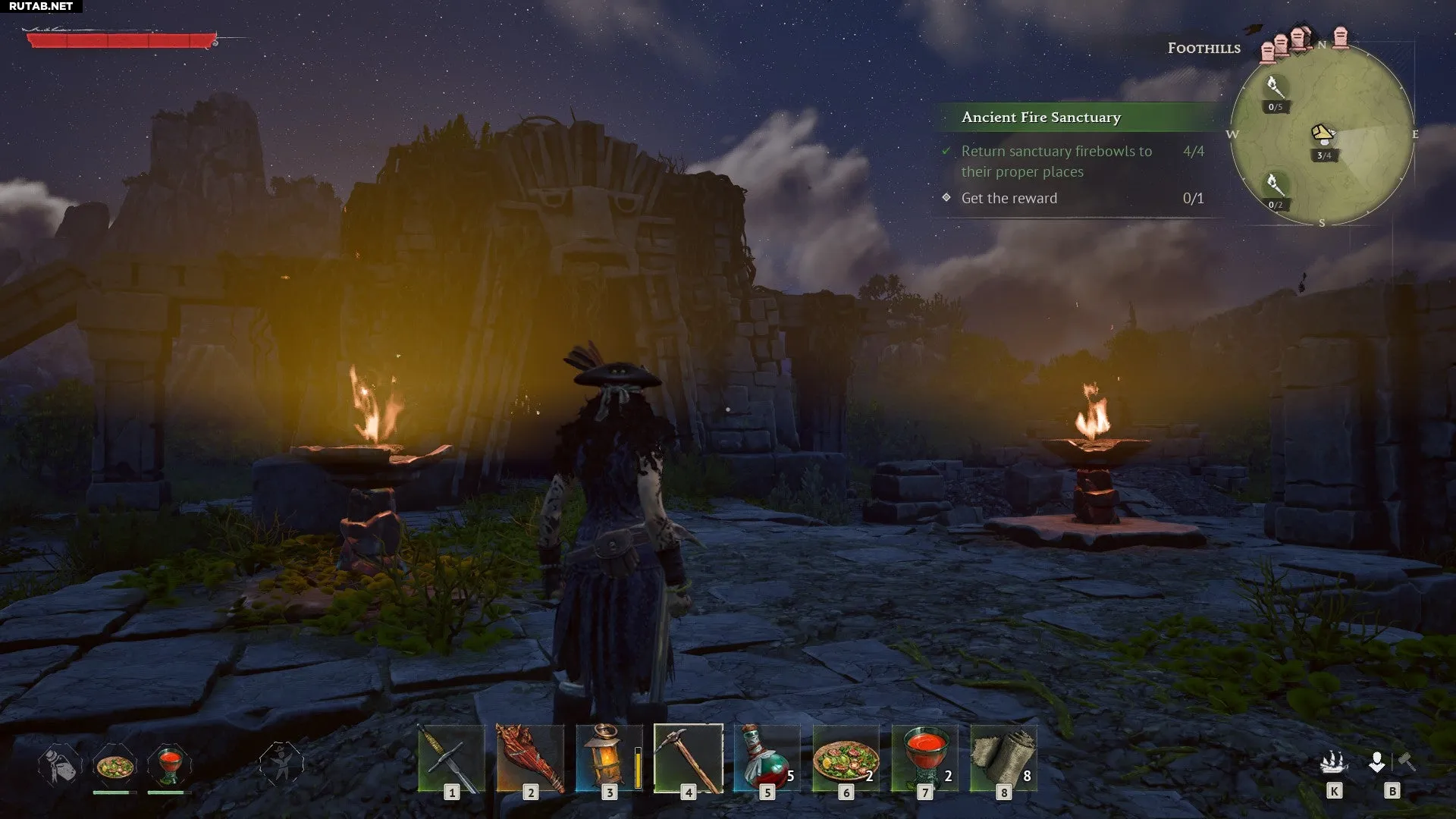The image size is (1456, 819).
Task: Equip the red torch club in slot 2
Action: 530,758
